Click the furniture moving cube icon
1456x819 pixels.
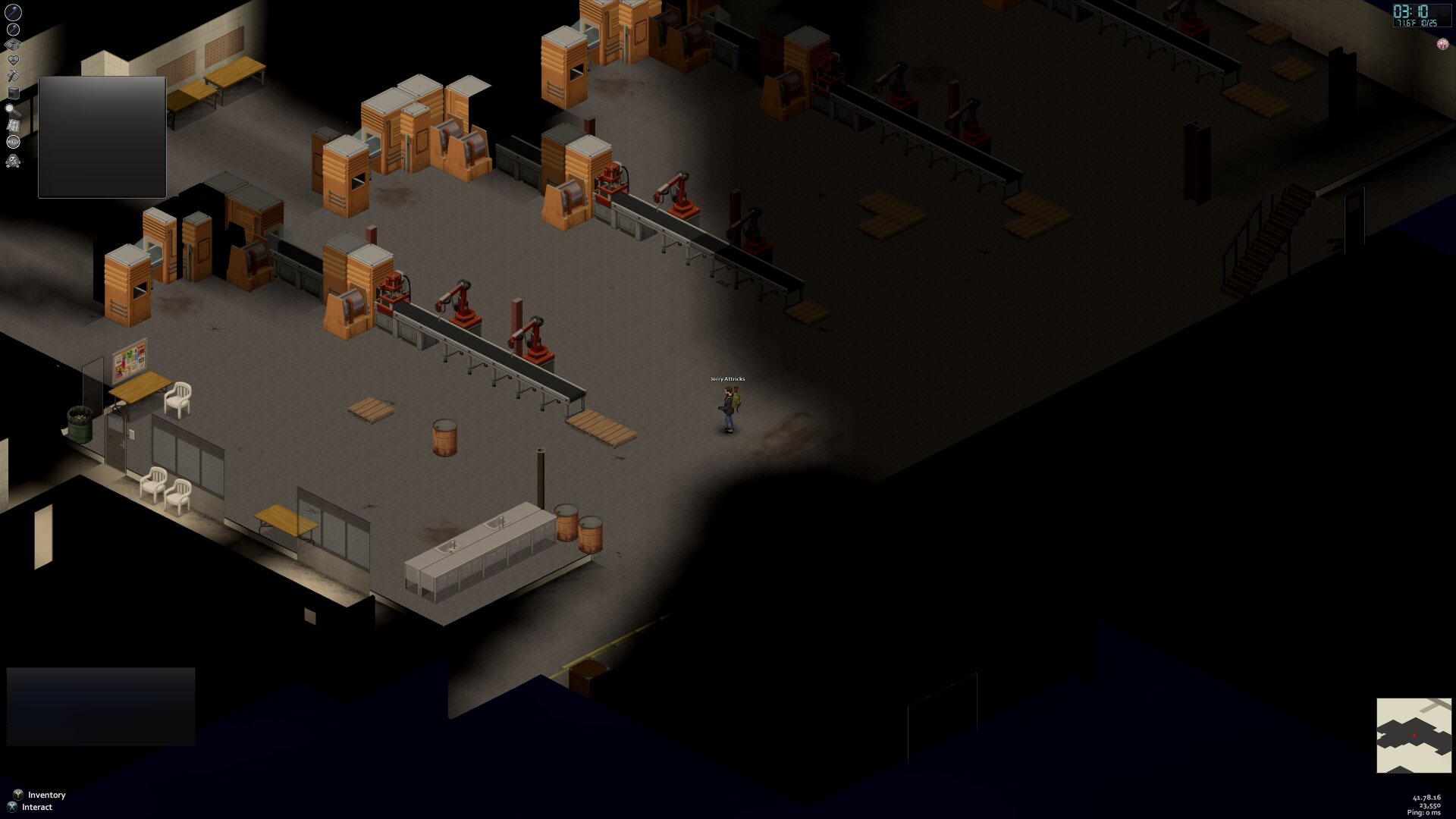tap(13, 93)
